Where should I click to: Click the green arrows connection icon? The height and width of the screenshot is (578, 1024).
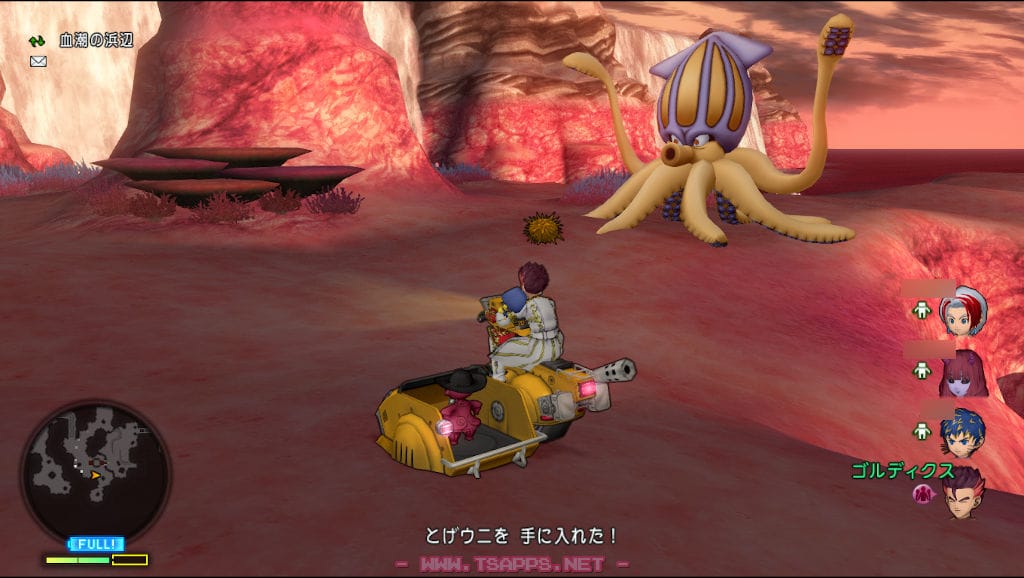[x=37, y=41]
